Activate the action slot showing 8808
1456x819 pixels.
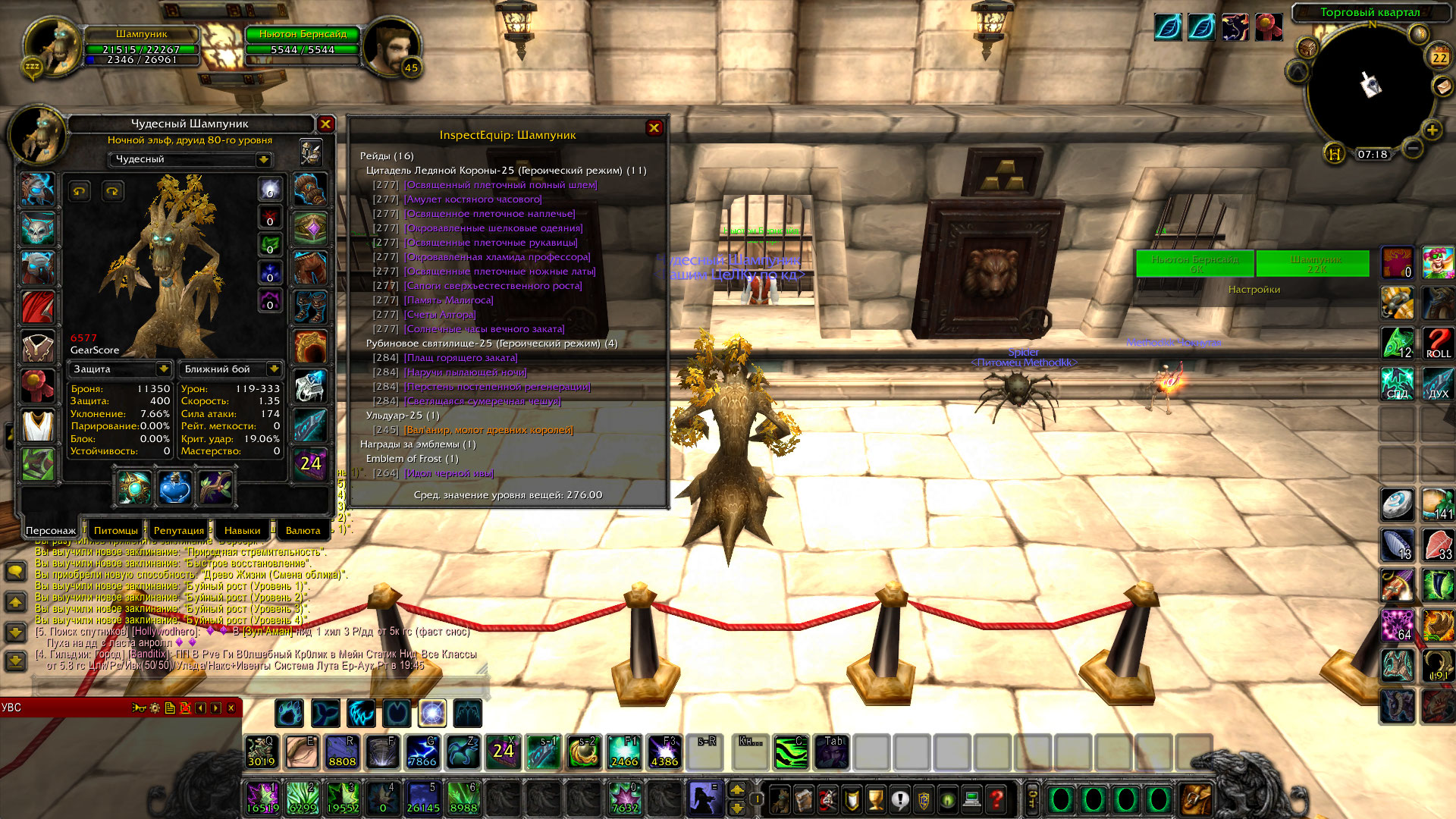tap(342, 752)
